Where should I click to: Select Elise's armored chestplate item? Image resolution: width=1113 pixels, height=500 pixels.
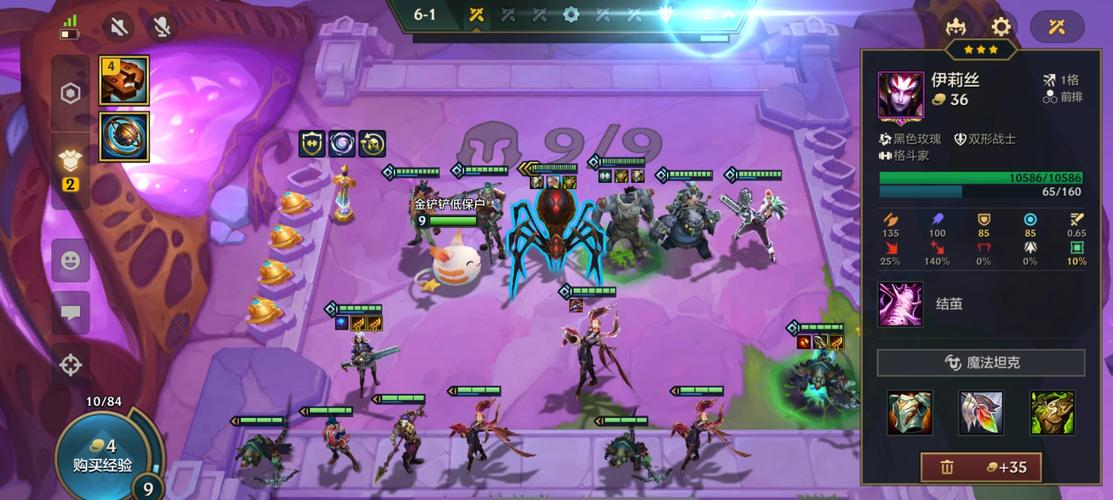click(x=910, y=412)
